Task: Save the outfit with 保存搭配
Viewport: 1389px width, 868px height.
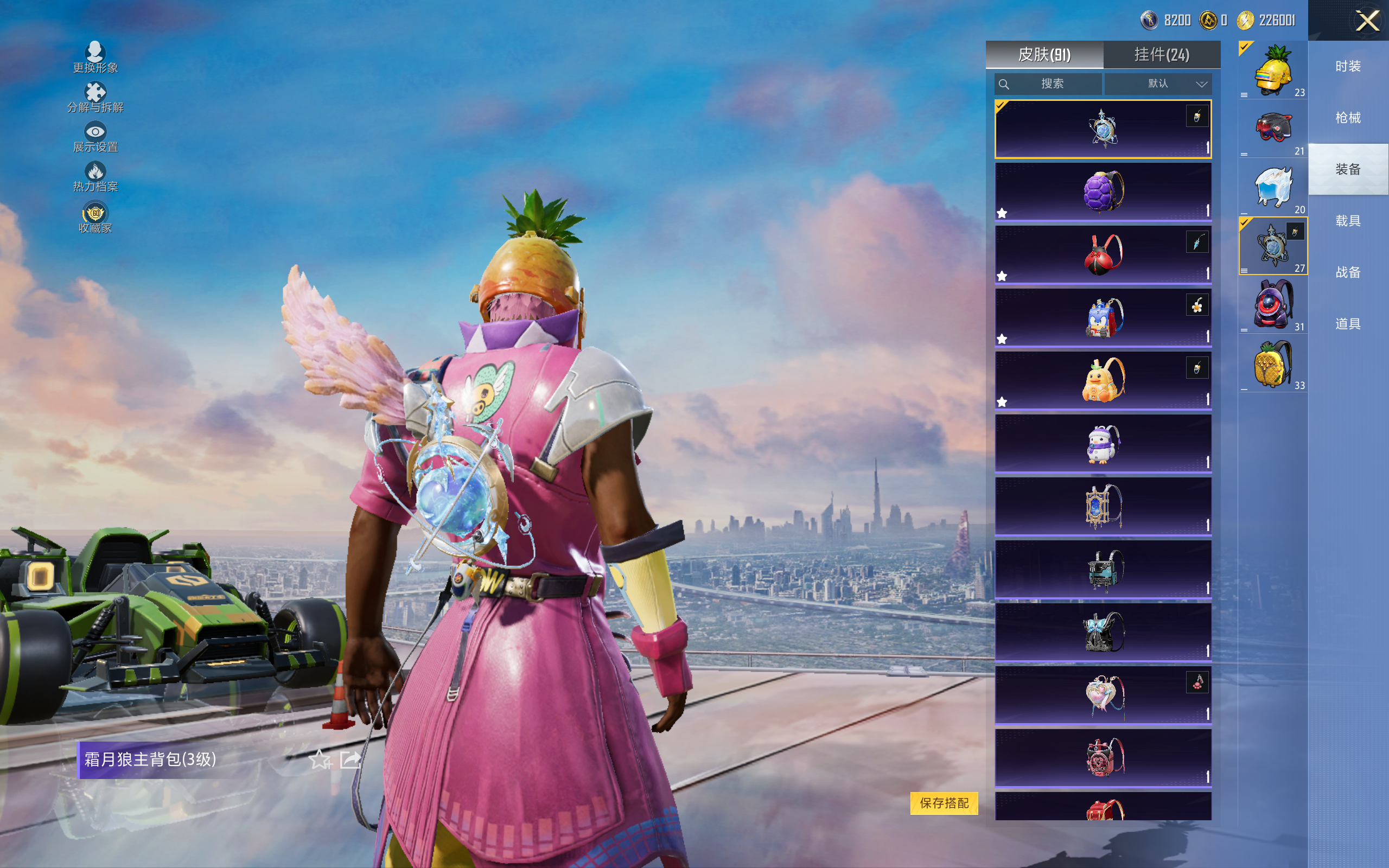Action: pos(944,802)
